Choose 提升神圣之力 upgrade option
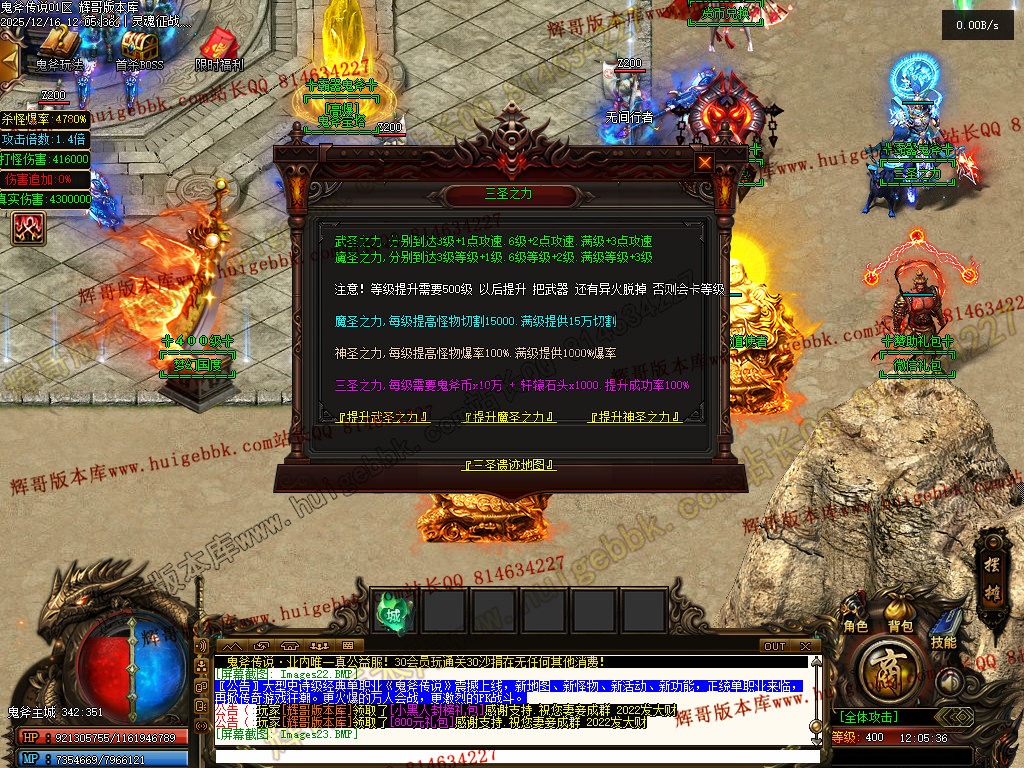The width and height of the screenshot is (1024, 768). tap(634, 417)
